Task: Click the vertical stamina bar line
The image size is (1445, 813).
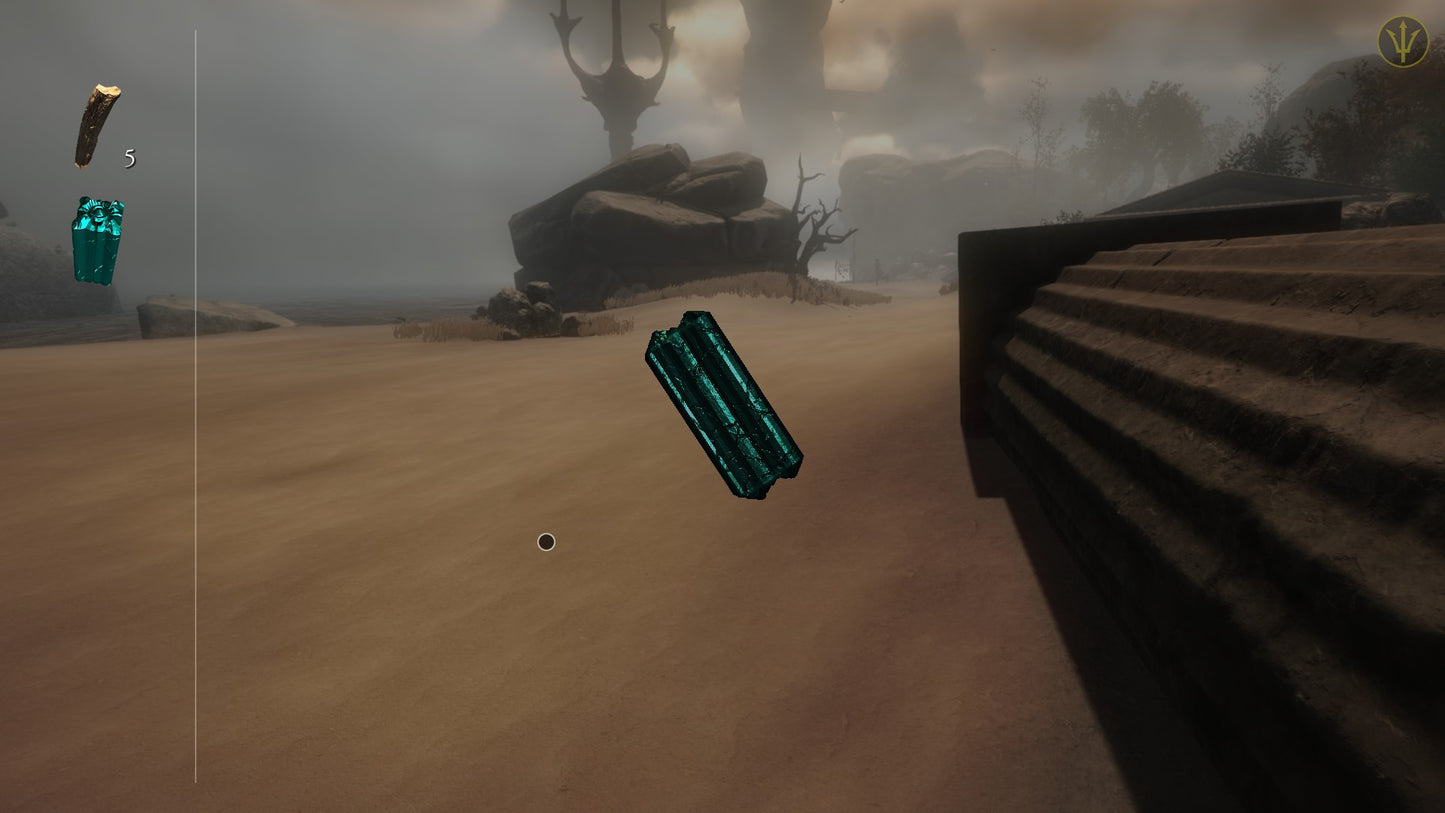Action: [x=193, y=400]
